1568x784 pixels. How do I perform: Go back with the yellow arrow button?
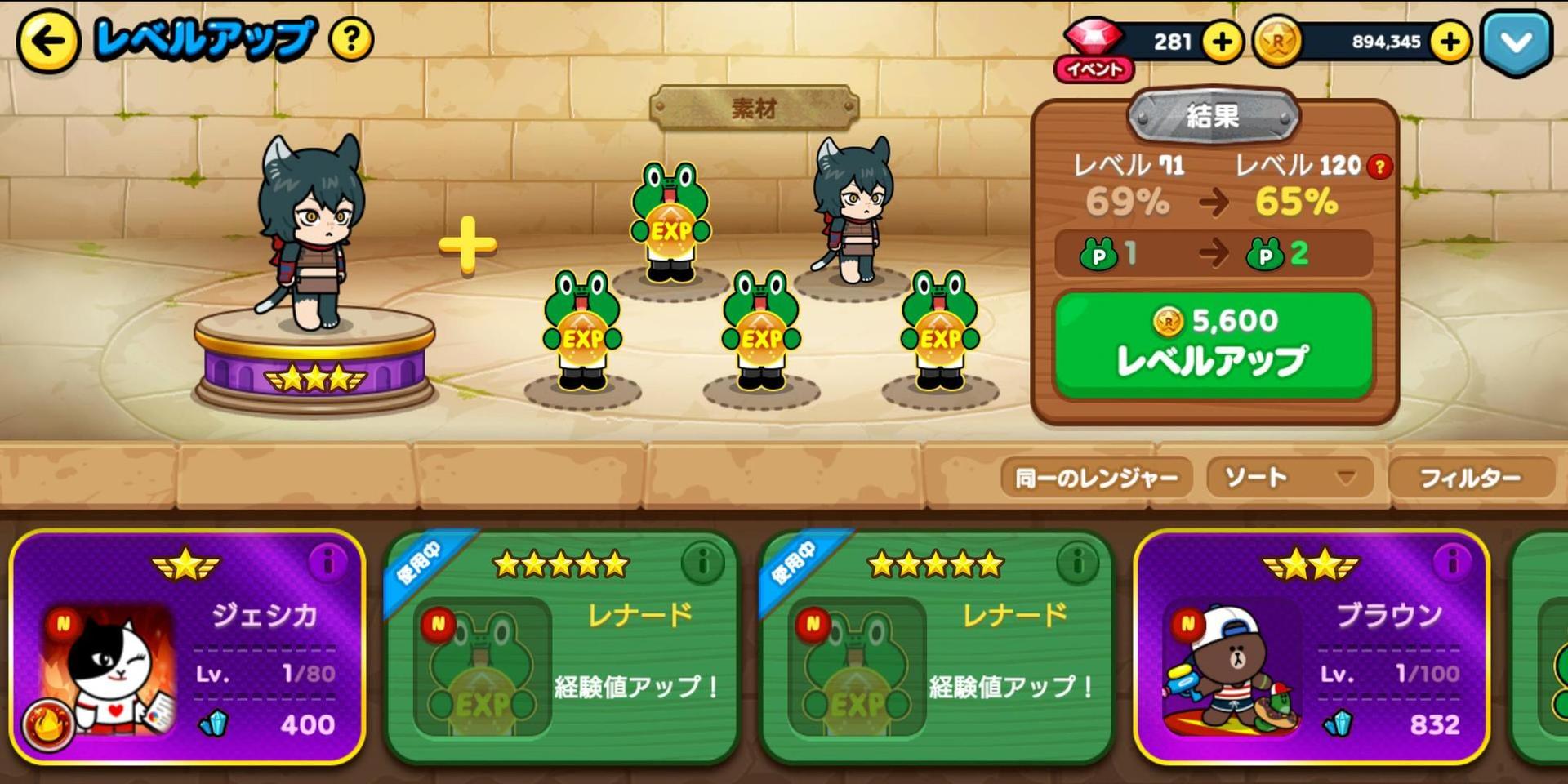click(x=47, y=41)
